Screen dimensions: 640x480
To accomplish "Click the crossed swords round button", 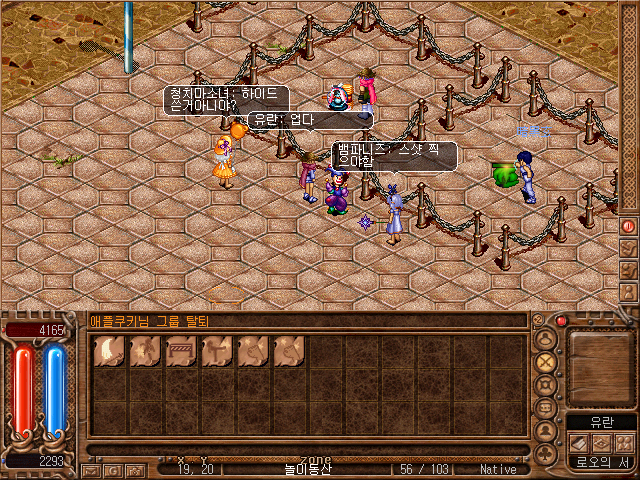I will [x=546, y=361].
